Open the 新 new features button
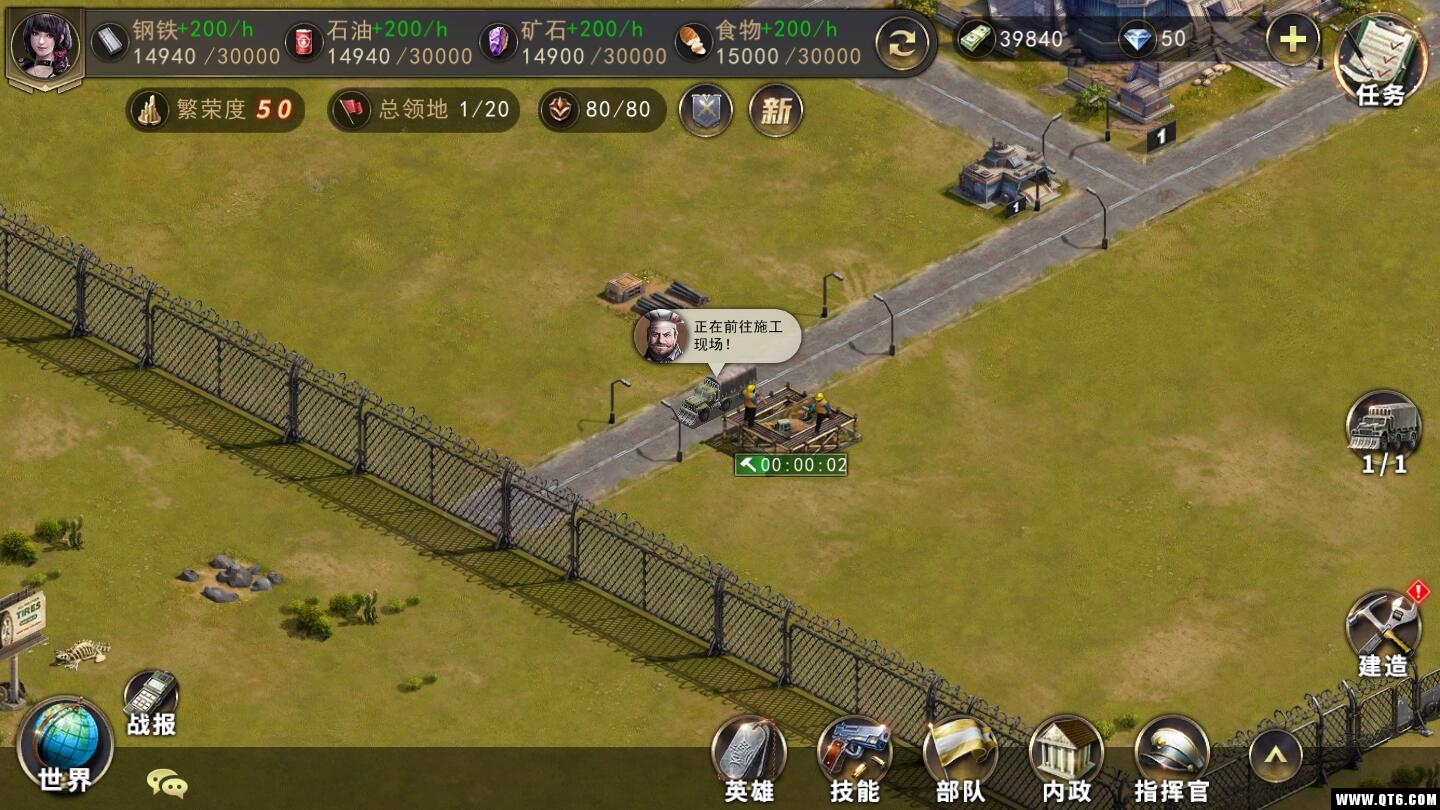 [776, 110]
